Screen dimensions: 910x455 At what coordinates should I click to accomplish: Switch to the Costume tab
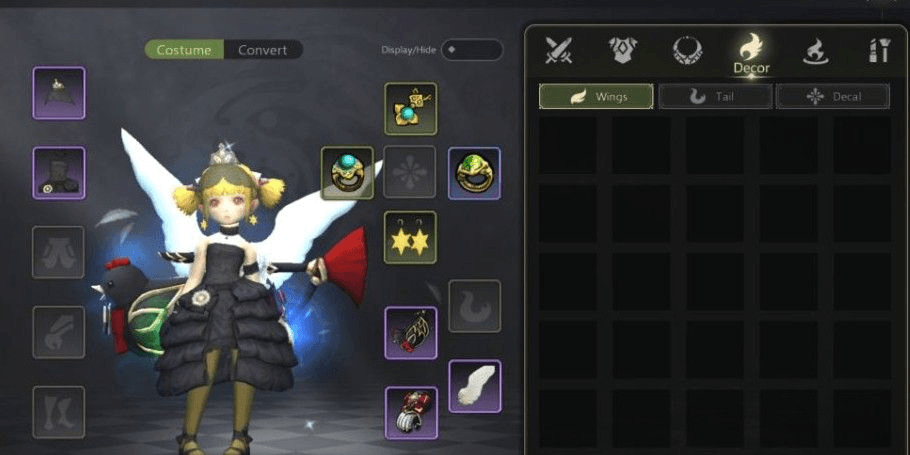(184, 50)
